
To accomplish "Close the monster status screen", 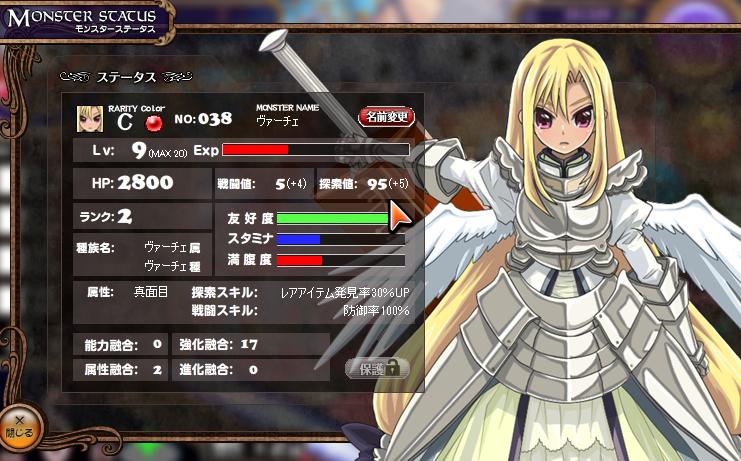I will click(x=20, y=428).
